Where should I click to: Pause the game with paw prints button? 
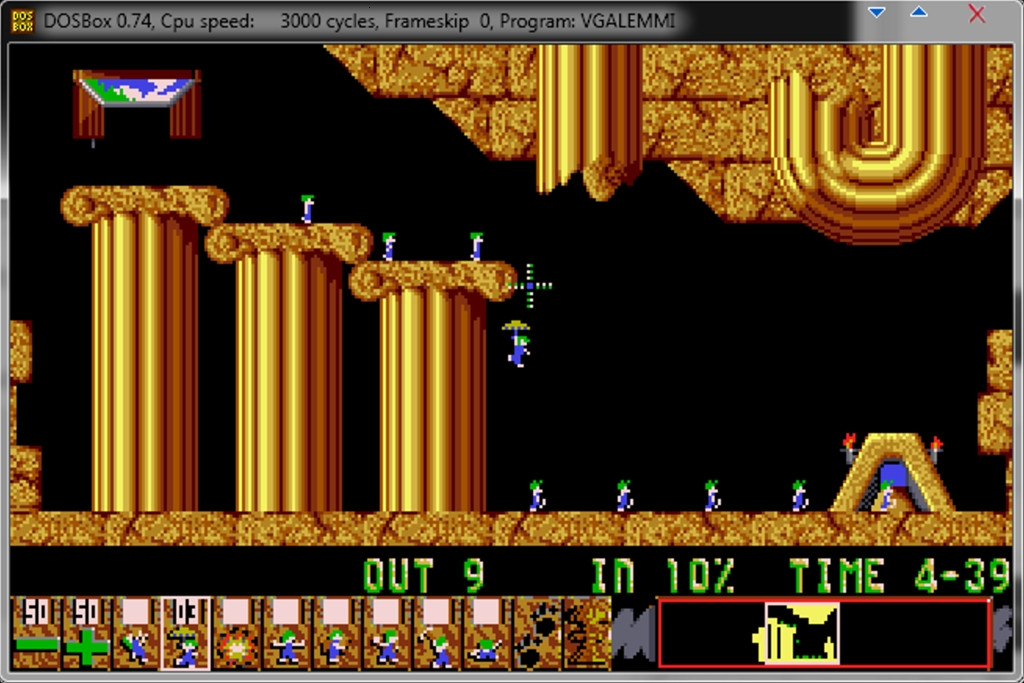537,633
